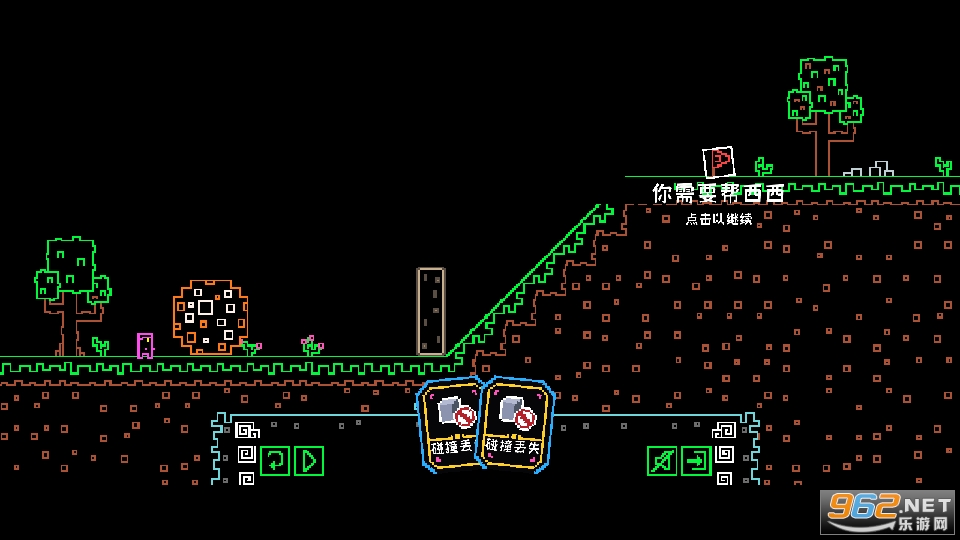Choose the right 碰撞丢失 card
The image size is (960, 540).
[516, 422]
